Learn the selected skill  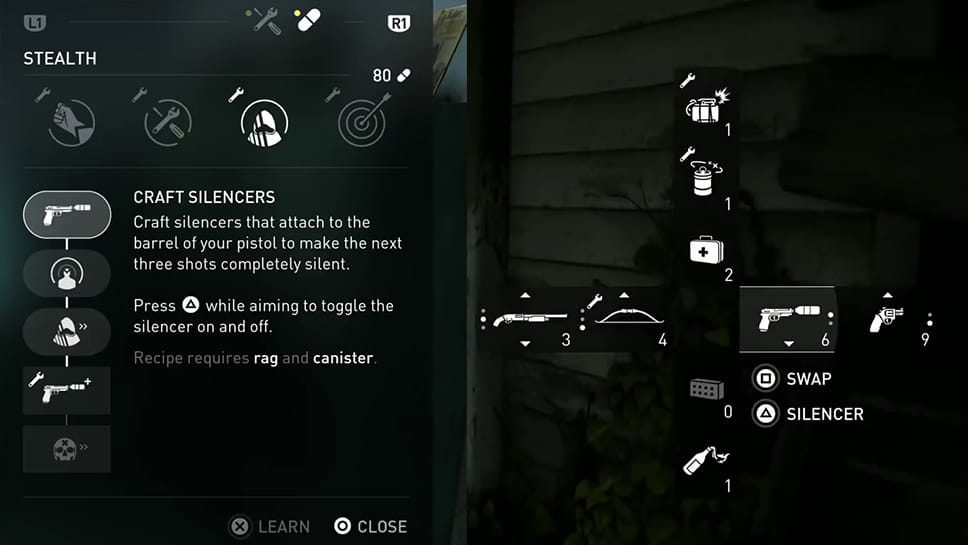click(x=270, y=526)
